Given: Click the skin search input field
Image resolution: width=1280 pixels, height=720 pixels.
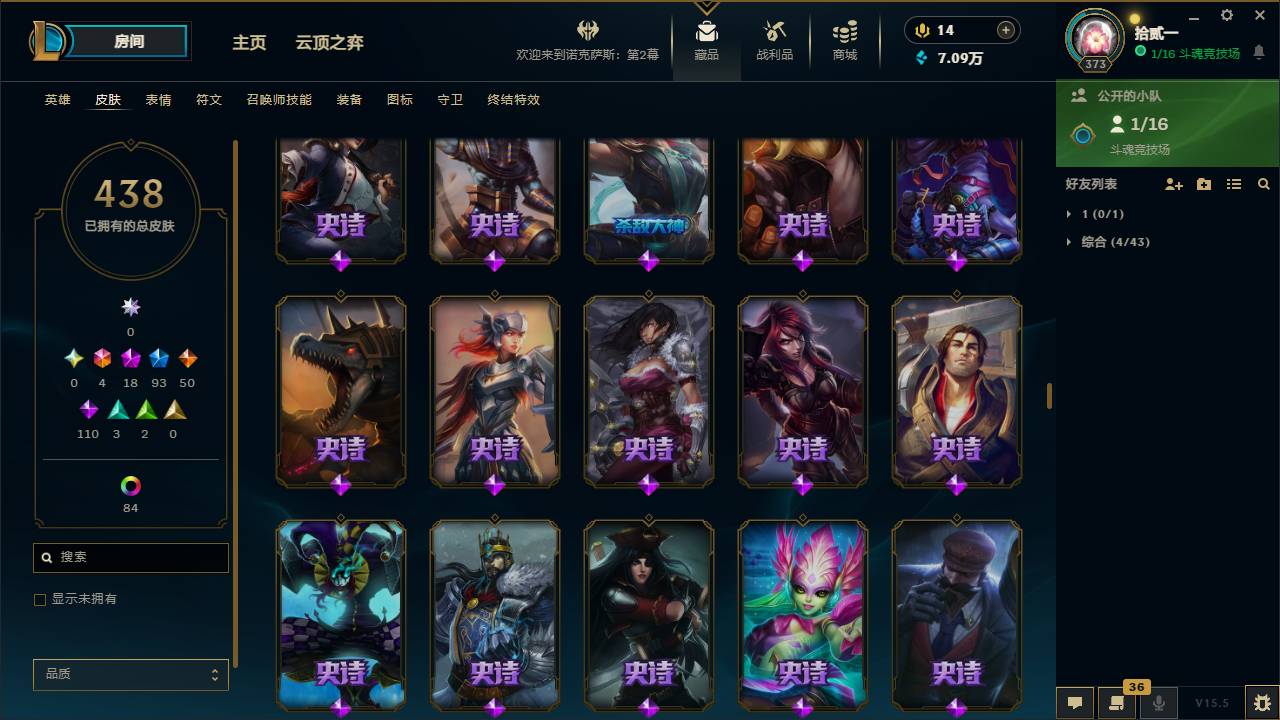Looking at the screenshot, I should pyautogui.click(x=130, y=558).
